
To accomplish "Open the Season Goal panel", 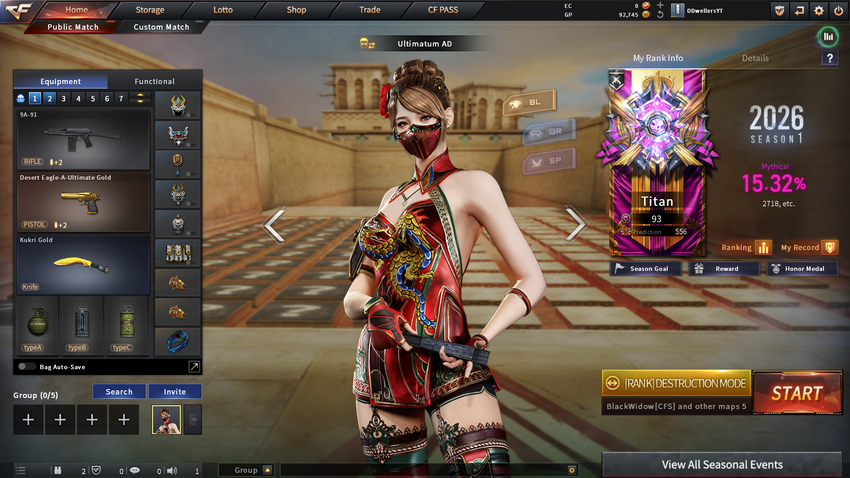I will [x=646, y=268].
